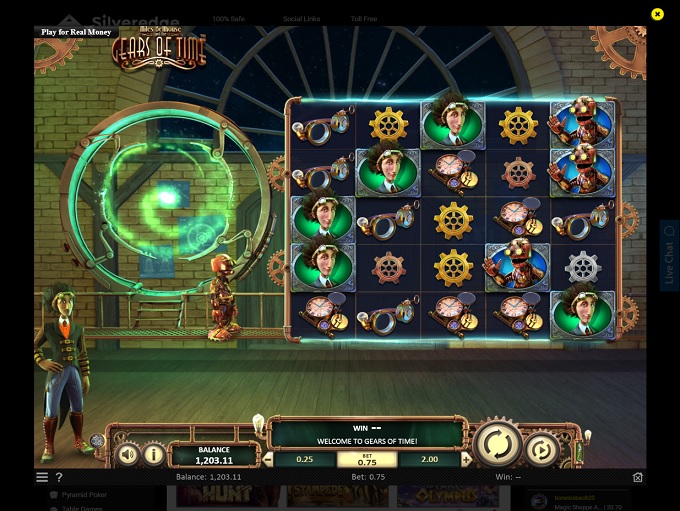Activate the autoplay button beside spin
Screen dimensions: 680x511
click(542, 449)
